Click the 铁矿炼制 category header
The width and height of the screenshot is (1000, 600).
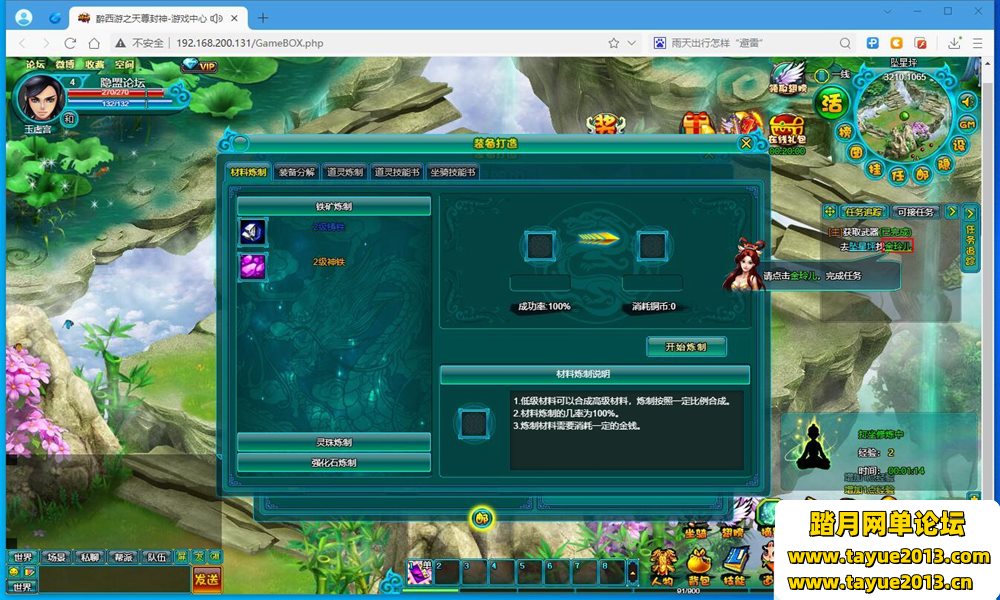click(334, 206)
